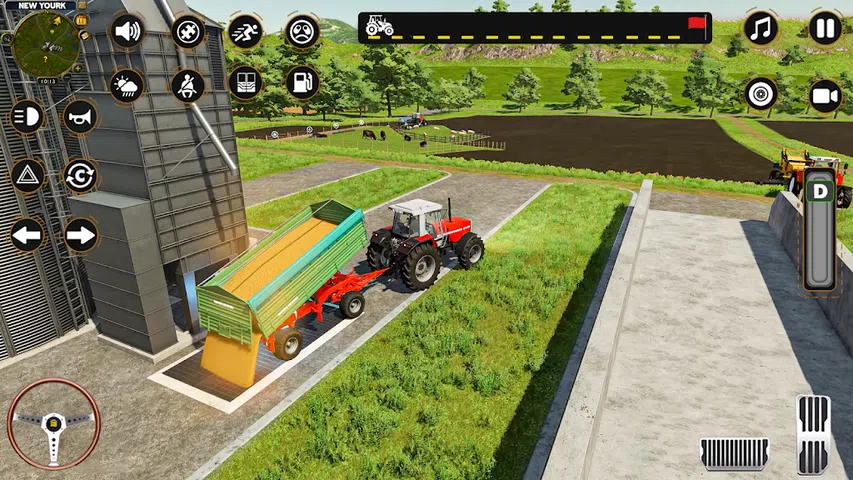Fasten the seatbelt icon

pyautogui.click(x=187, y=84)
